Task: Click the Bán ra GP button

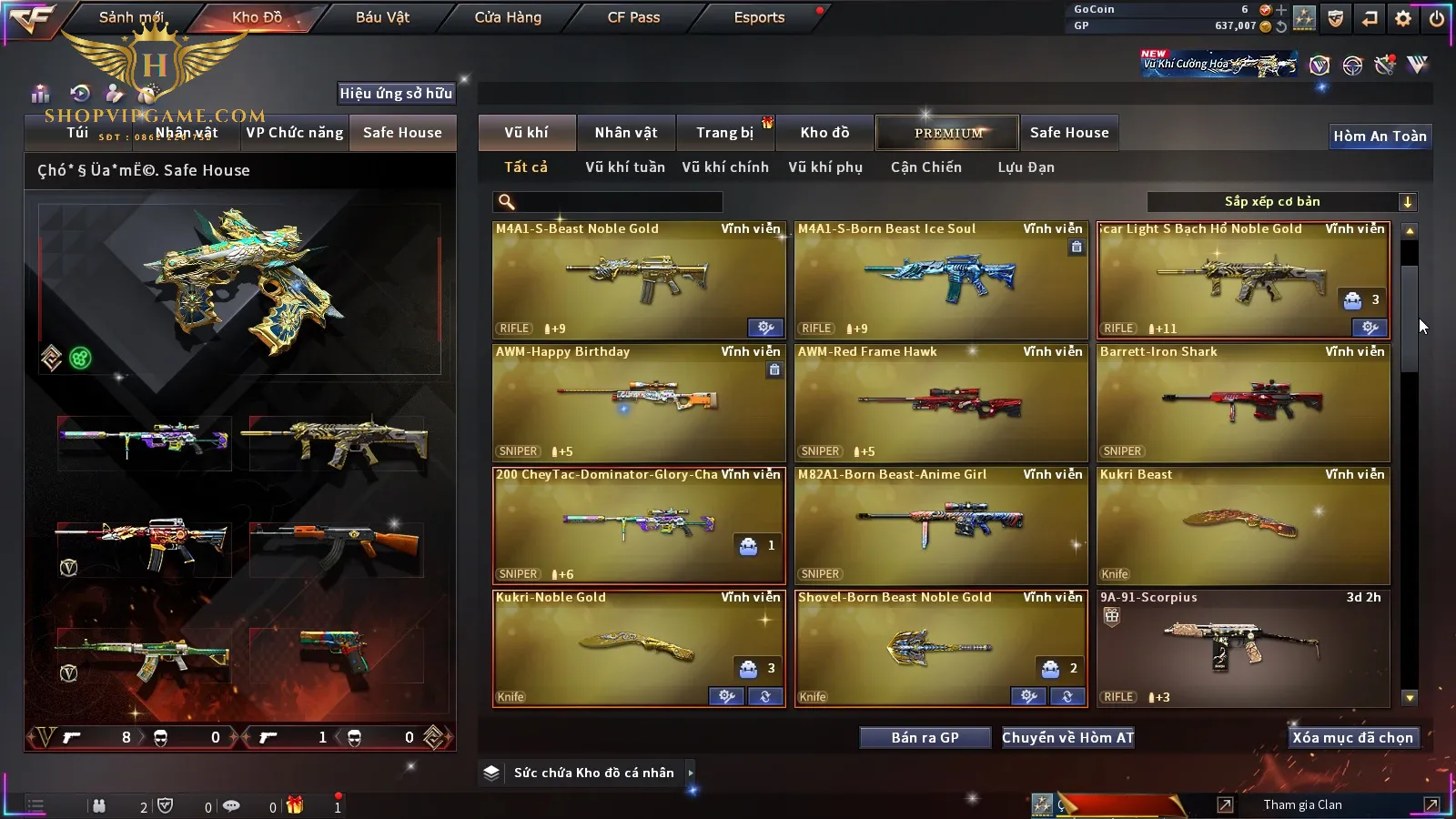Action: 925,738
